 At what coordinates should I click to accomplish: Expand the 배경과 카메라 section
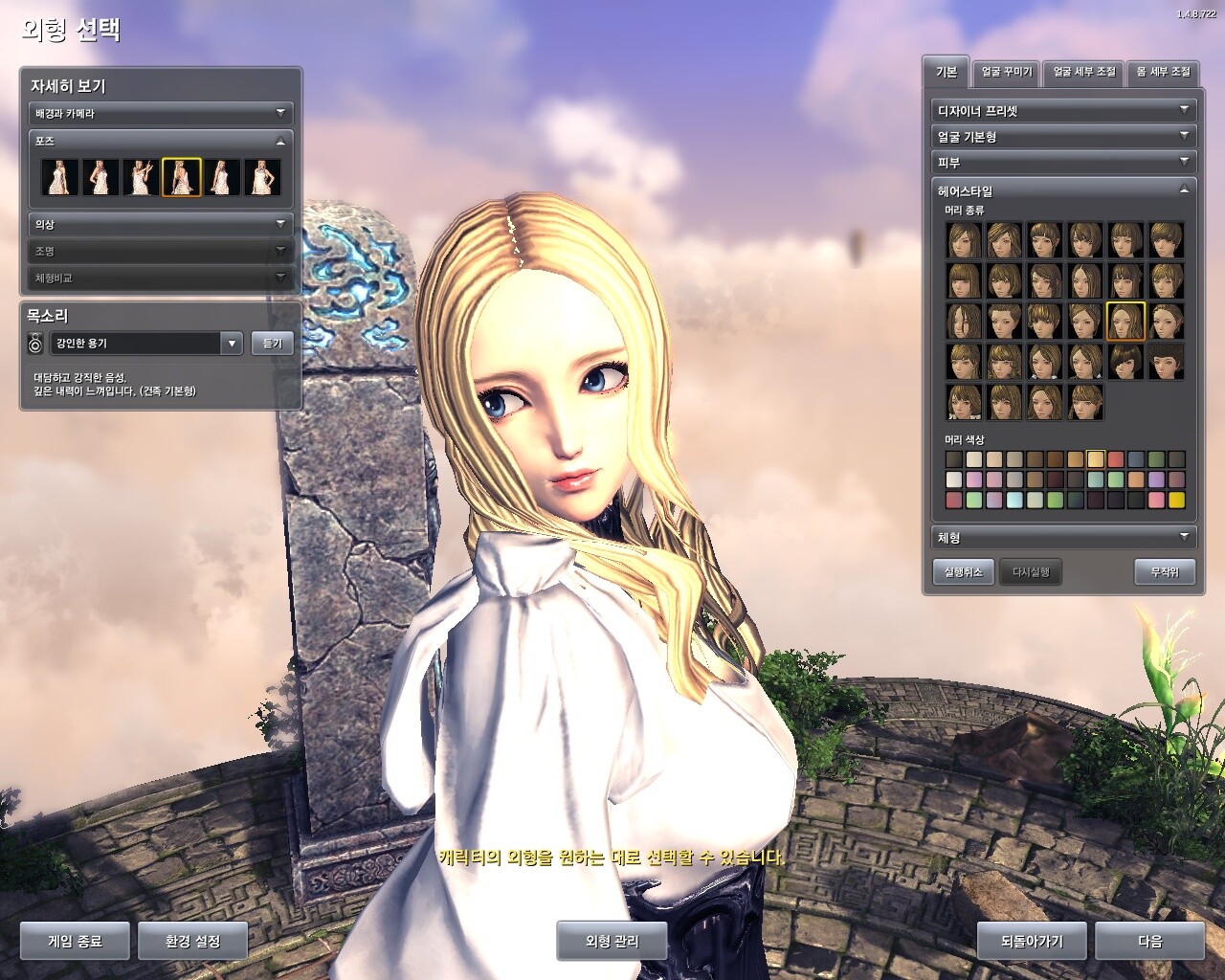(x=160, y=113)
